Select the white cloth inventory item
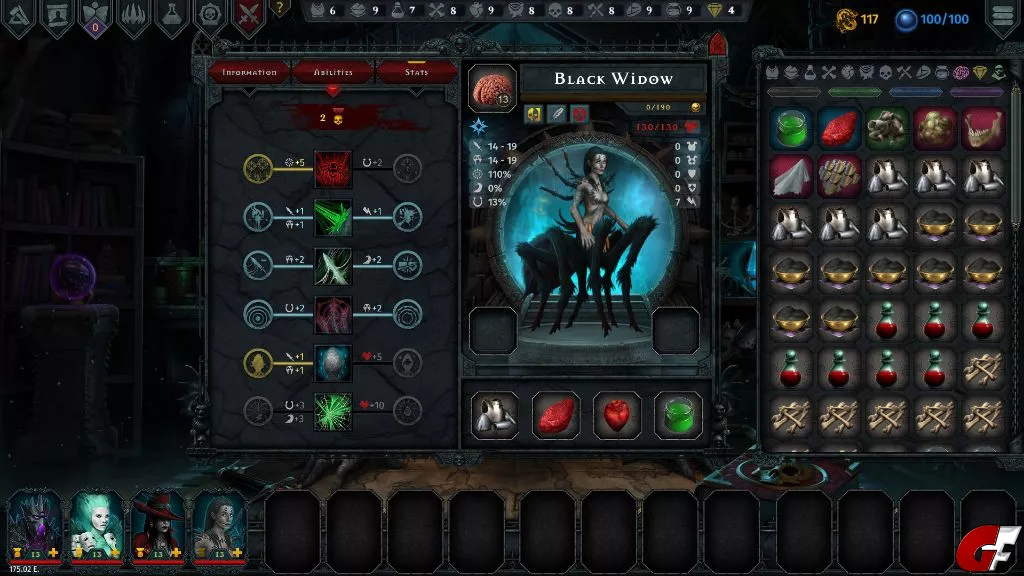 pyautogui.click(x=792, y=176)
